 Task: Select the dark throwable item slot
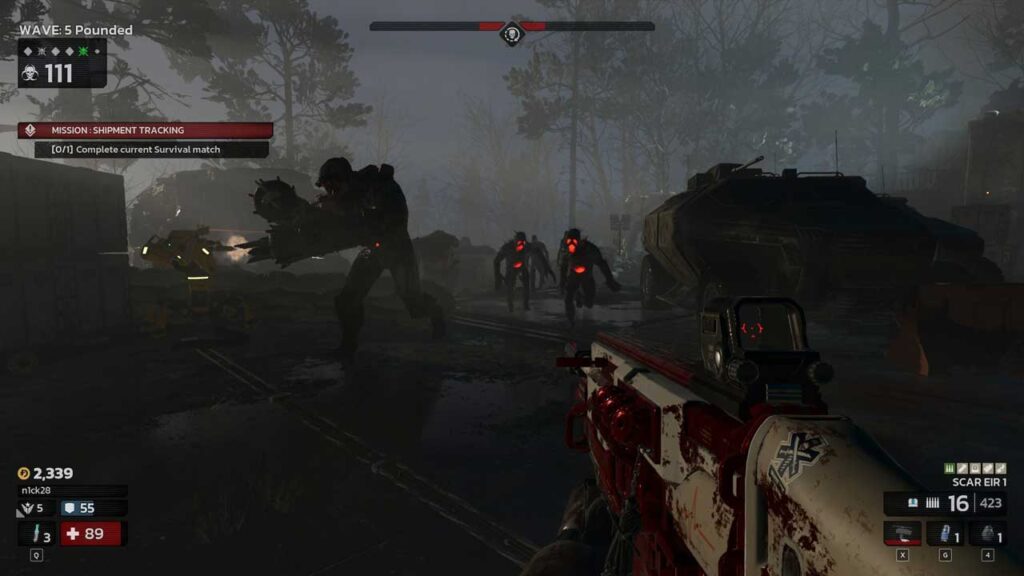(x=987, y=533)
